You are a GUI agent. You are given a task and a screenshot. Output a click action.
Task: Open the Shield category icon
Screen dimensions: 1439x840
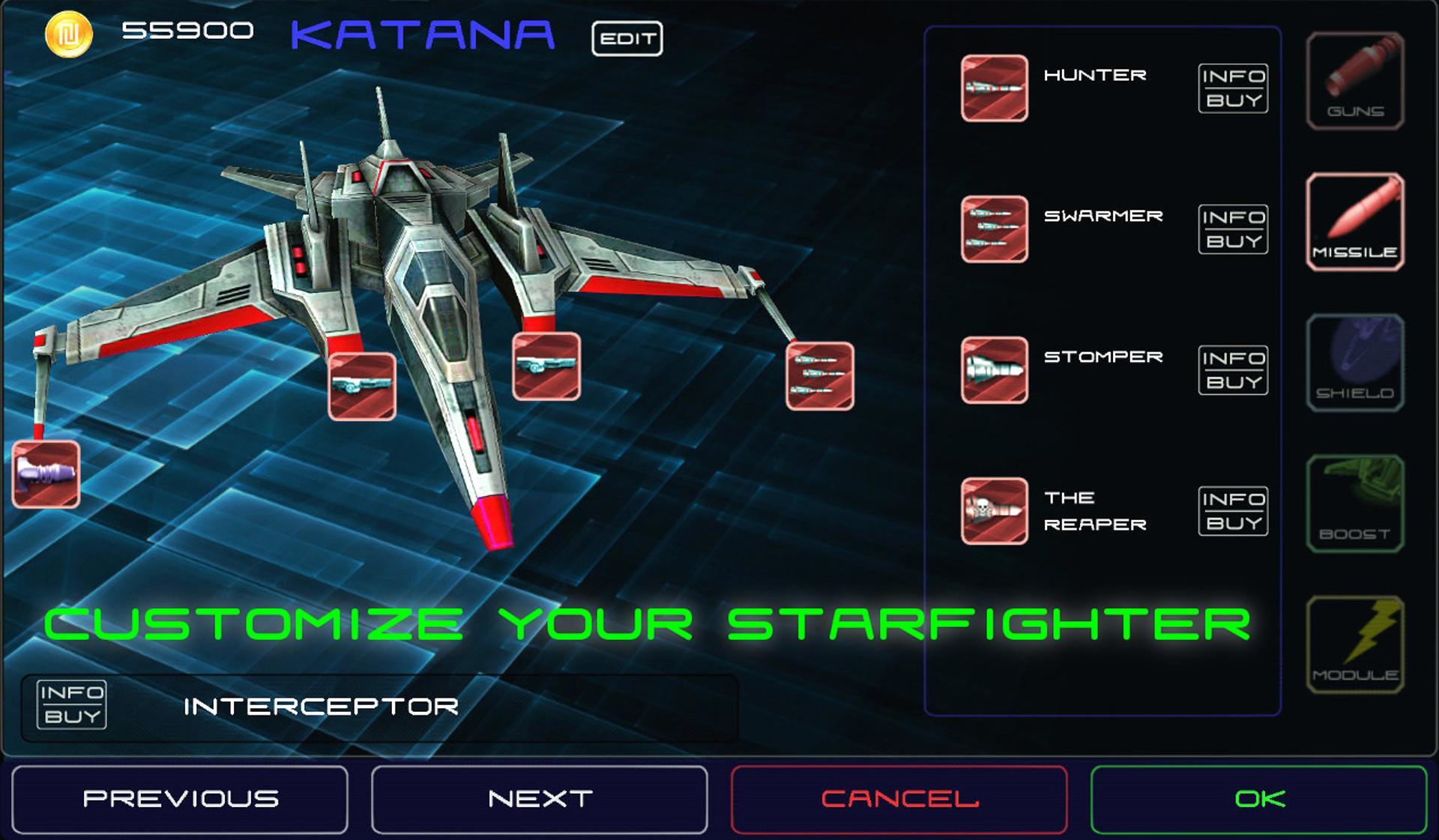click(x=1354, y=363)
